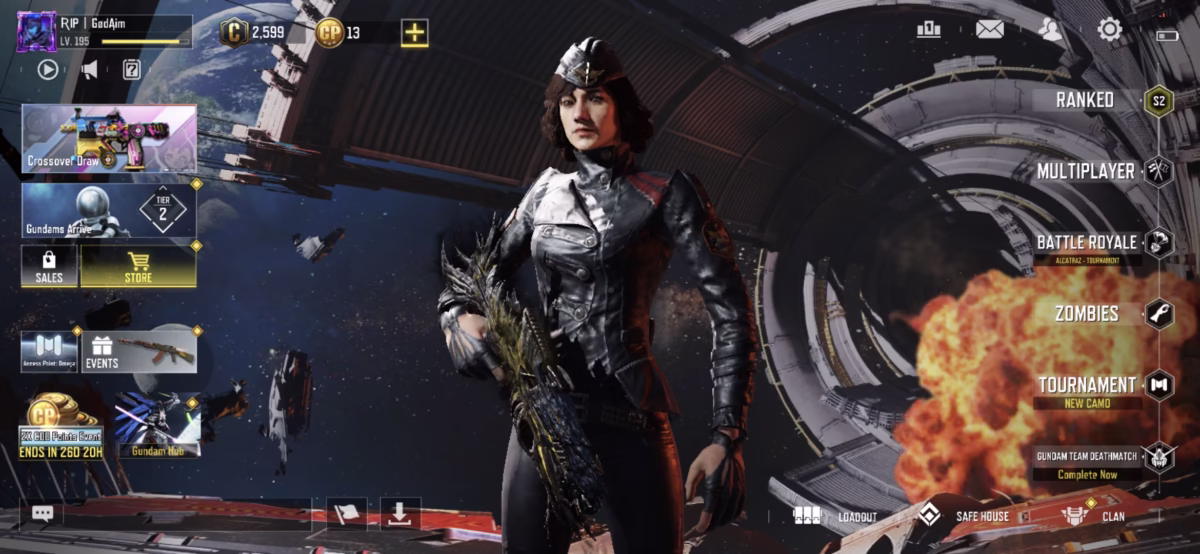This screenshot has width=1200, height=554.
Task: Enter the Zombies mode
Action: 1087,314
